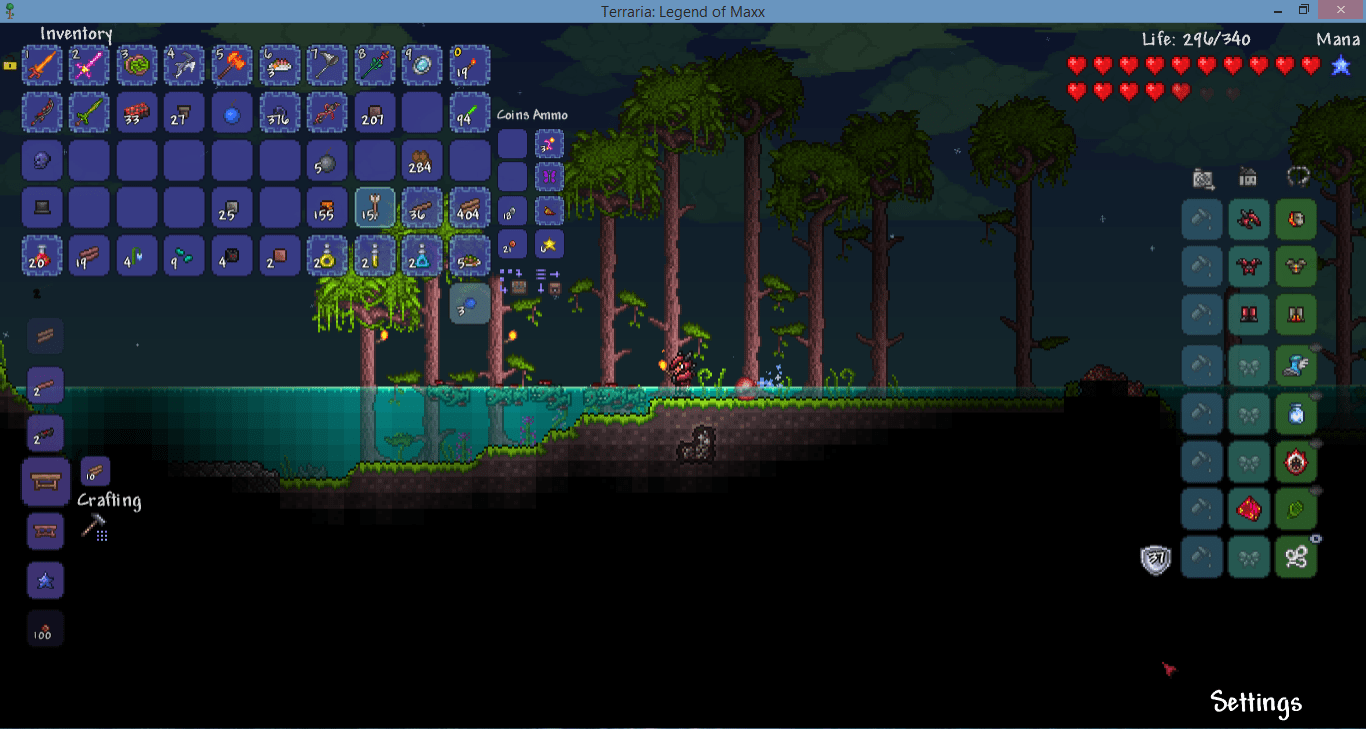
Task: Select the Magic Mirror in hotbar slot 9
Action: (422, 65)
